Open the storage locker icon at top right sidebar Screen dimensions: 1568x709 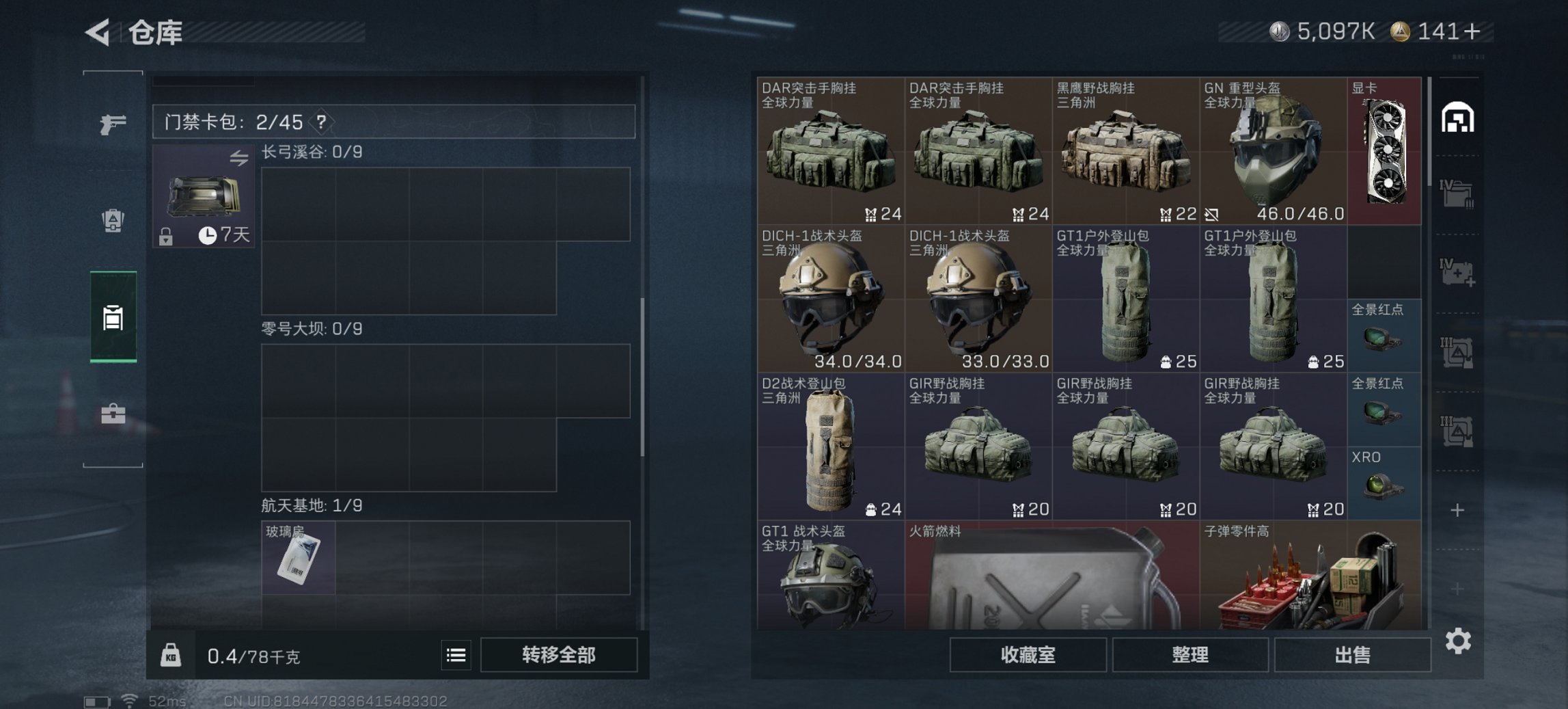click(x=1459, y=118)
